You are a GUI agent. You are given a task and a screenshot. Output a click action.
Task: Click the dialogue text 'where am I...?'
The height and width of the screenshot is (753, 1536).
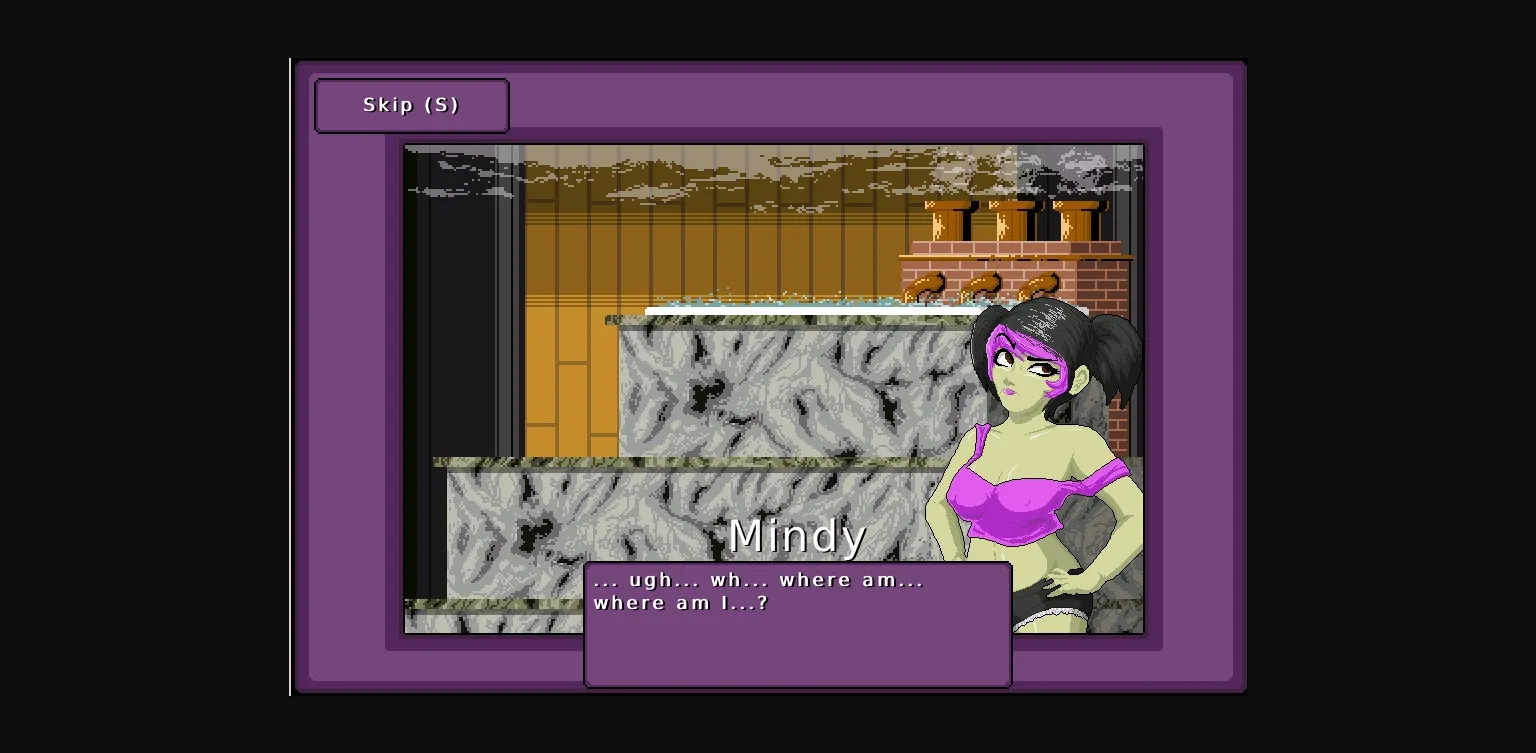click(x=680, y=602)
